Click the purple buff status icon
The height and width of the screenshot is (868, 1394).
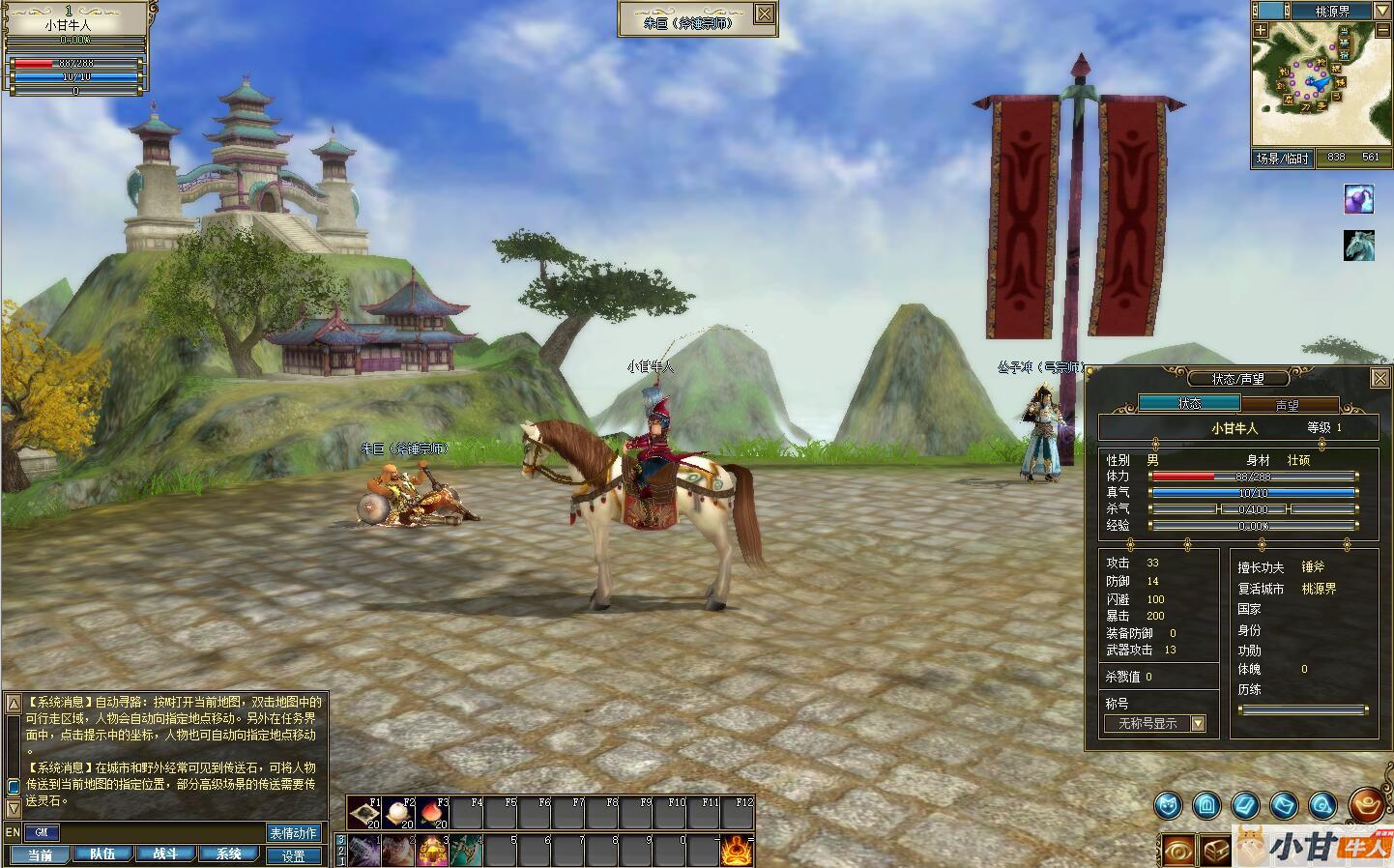1359,199
